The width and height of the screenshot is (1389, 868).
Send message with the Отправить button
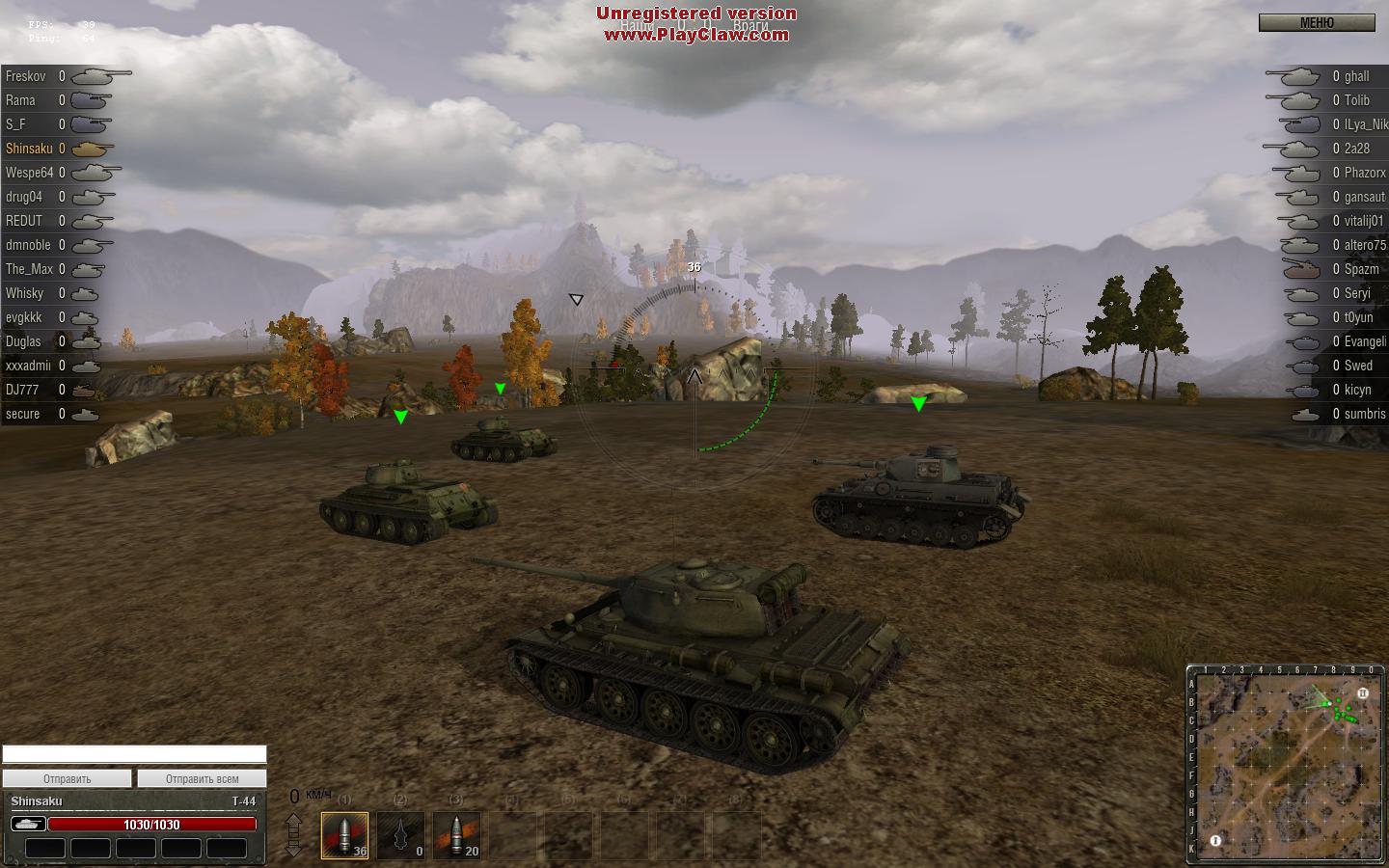tap(67, 778)
